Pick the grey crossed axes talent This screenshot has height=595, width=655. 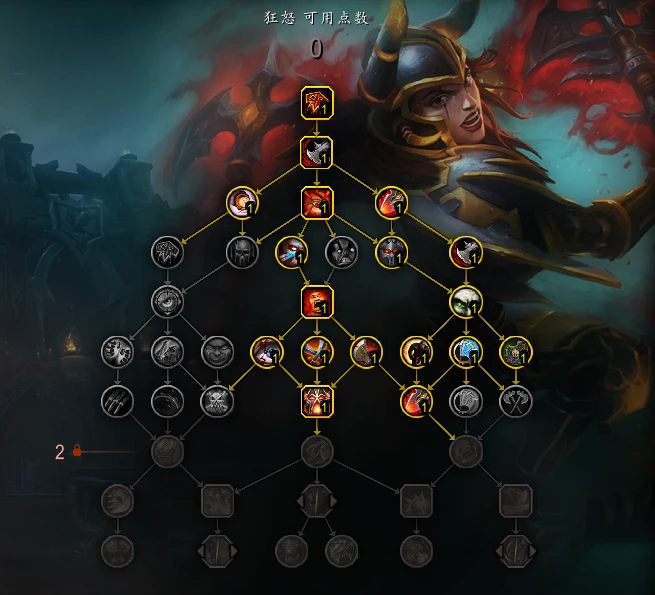pyautogui.click(x=516, y=401)
